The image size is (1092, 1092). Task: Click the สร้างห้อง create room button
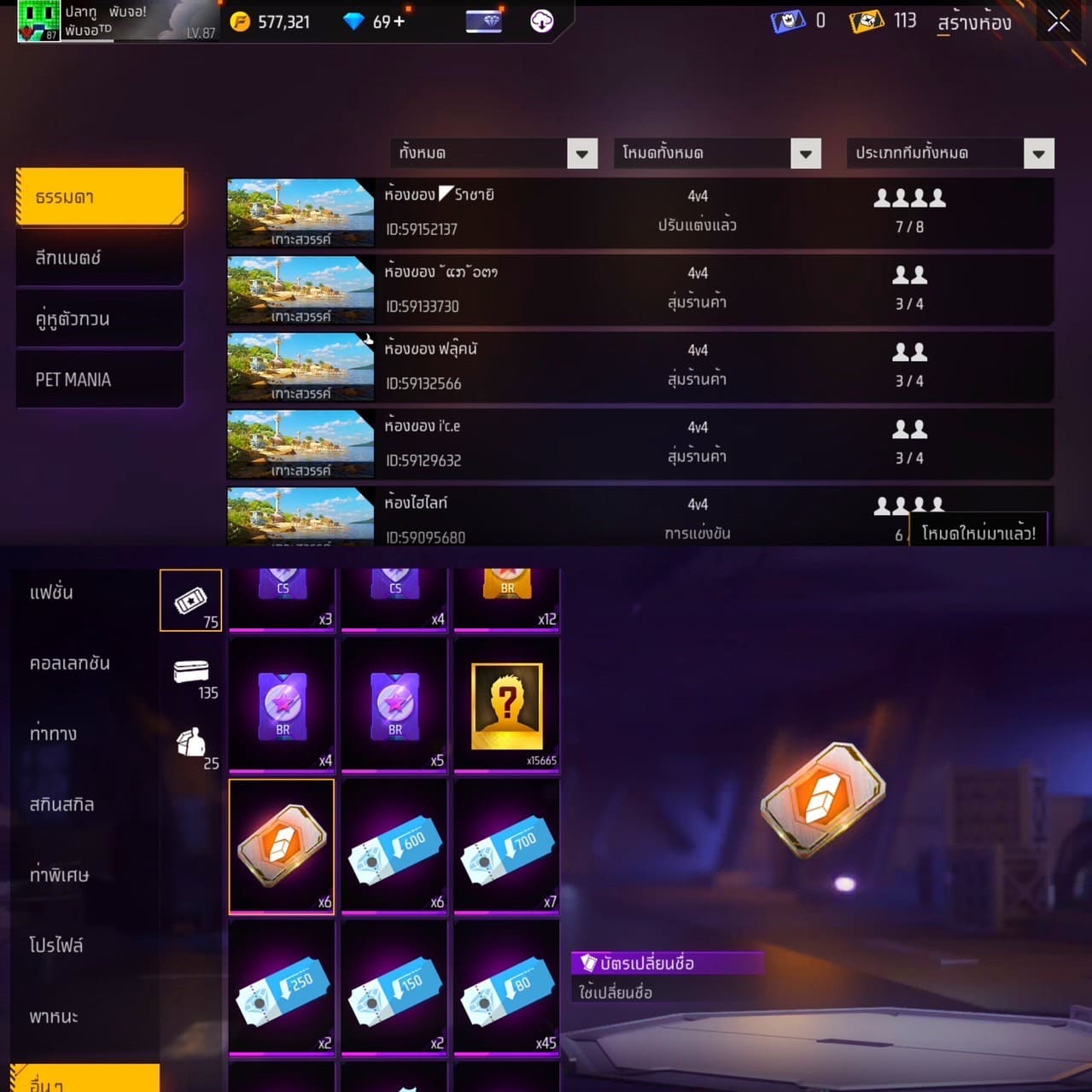coord(974,23)
